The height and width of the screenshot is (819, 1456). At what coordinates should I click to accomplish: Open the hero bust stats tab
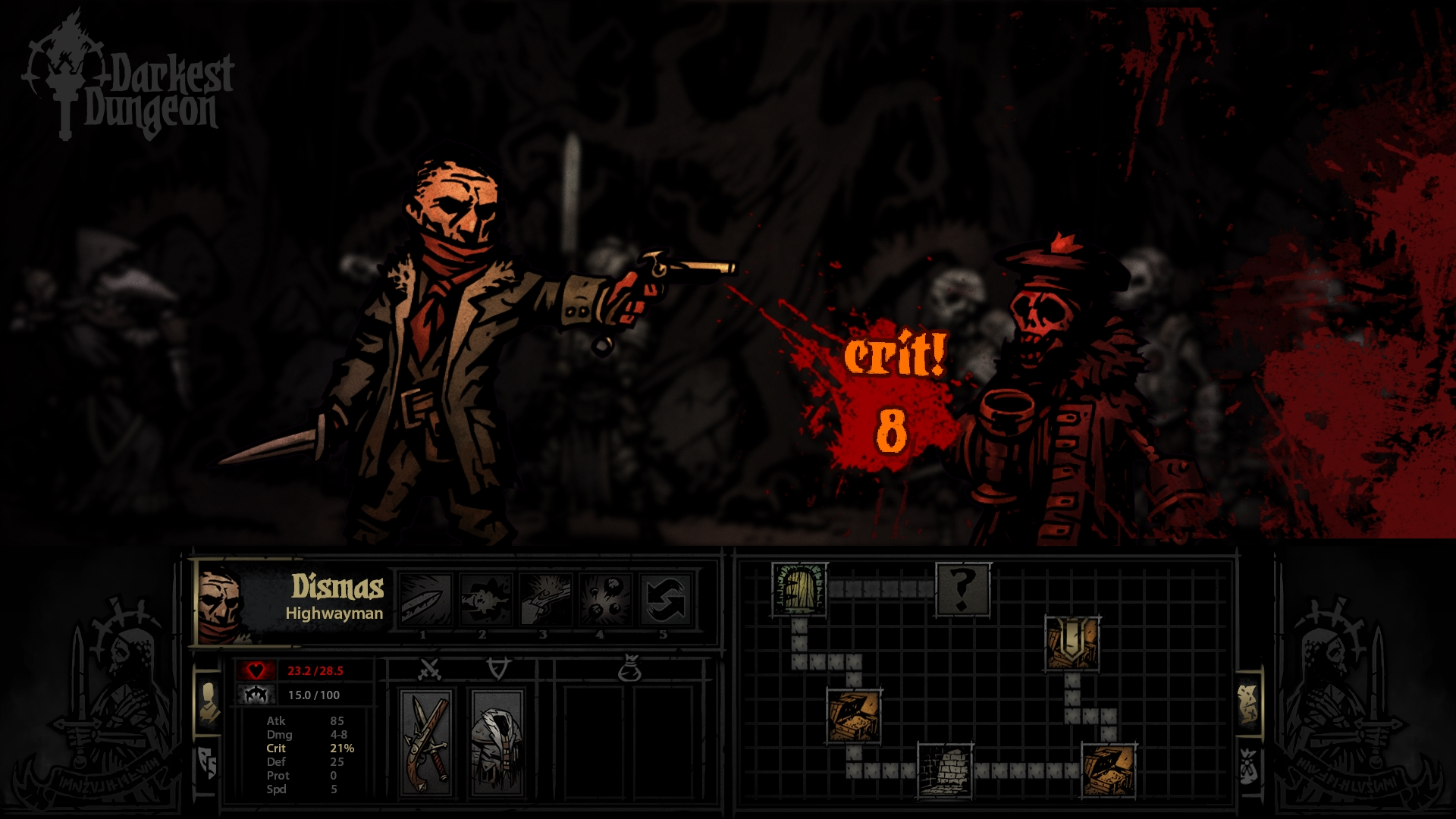point(208,701)
